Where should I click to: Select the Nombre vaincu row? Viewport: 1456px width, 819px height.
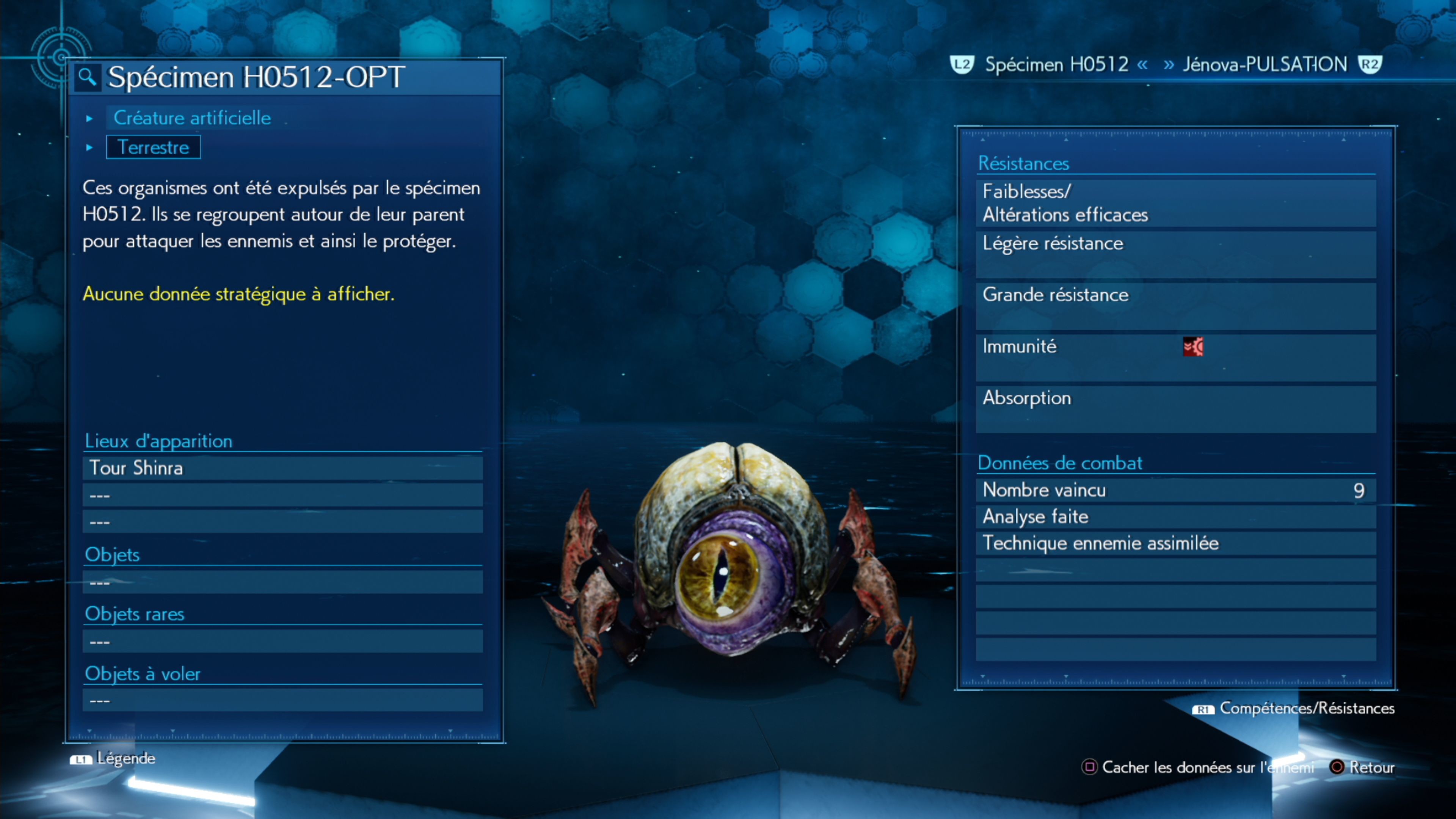(1176, 490)
